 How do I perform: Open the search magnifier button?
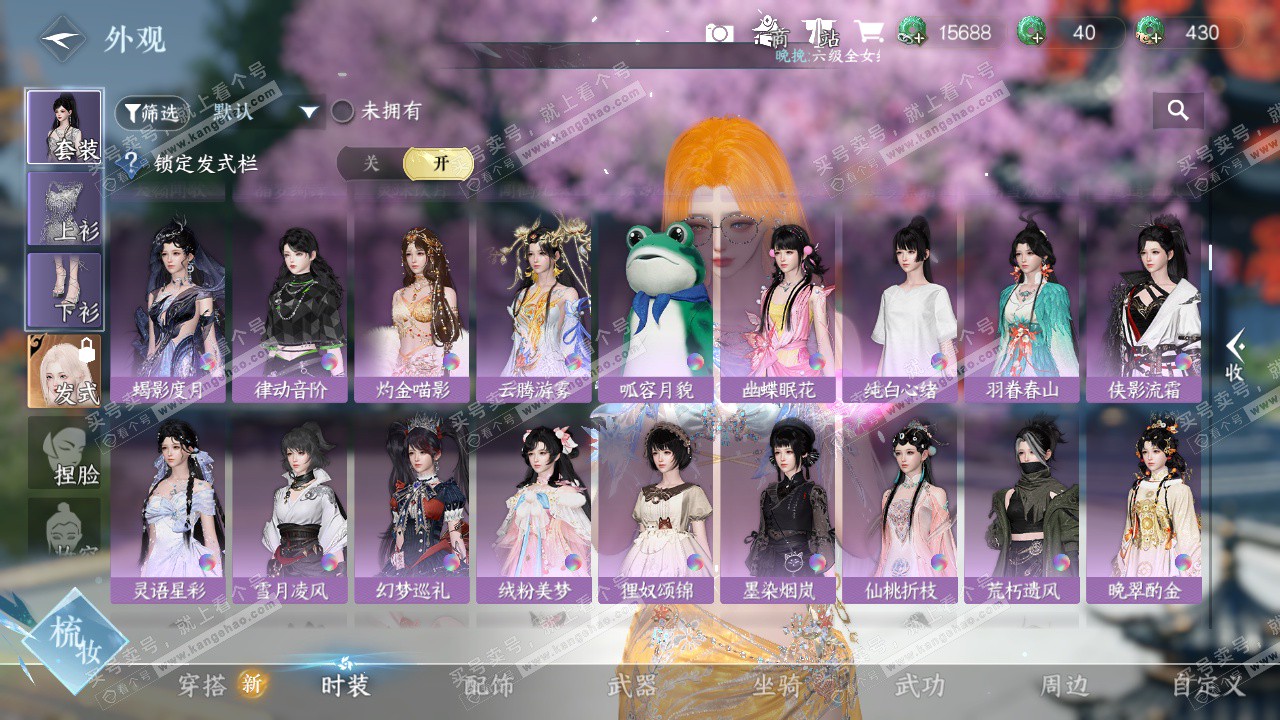1178,111
